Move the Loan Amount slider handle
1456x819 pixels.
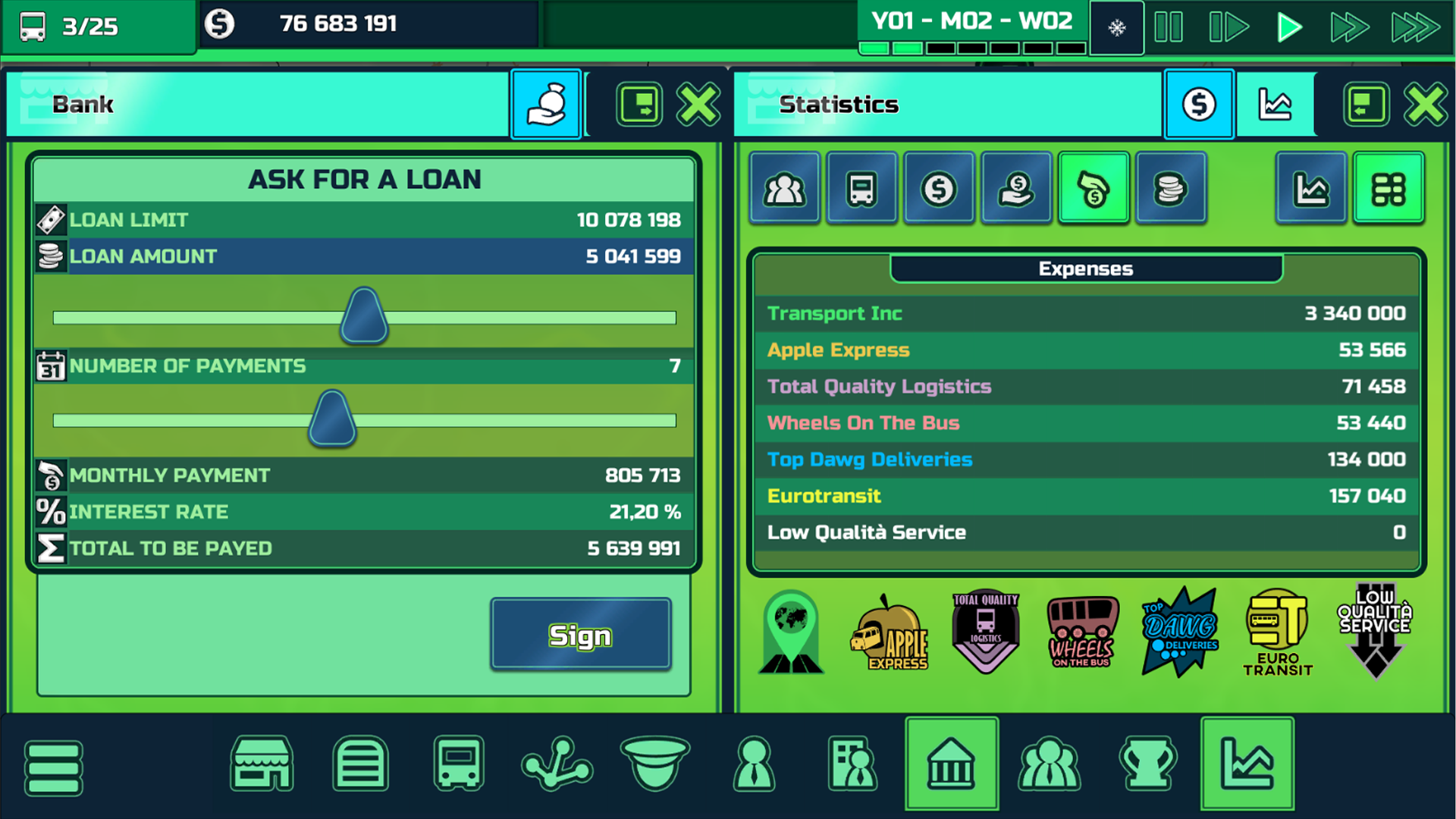tap(364, 315)
